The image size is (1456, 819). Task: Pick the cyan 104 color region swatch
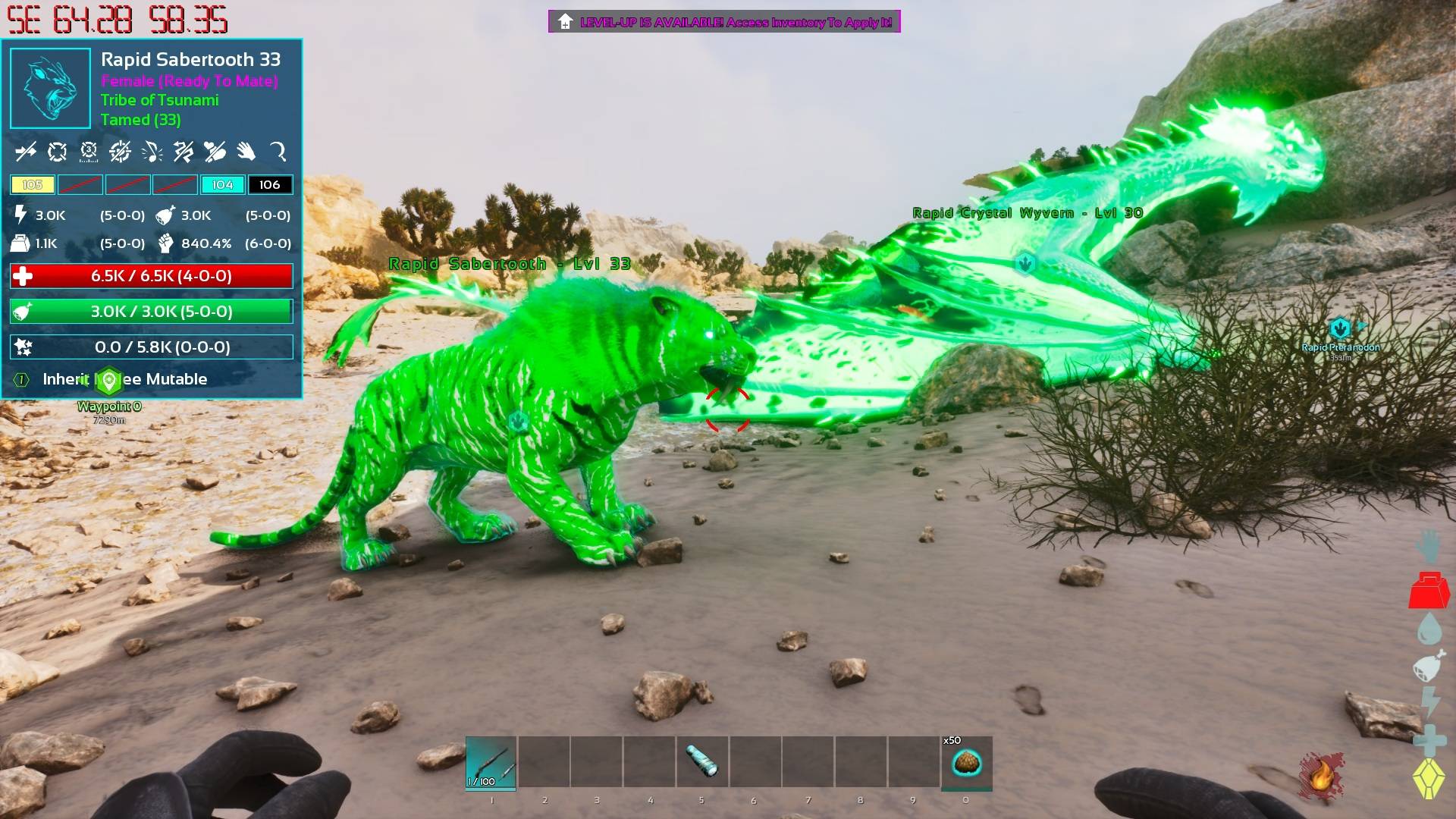pyautogui.click(x=222, y=185)
